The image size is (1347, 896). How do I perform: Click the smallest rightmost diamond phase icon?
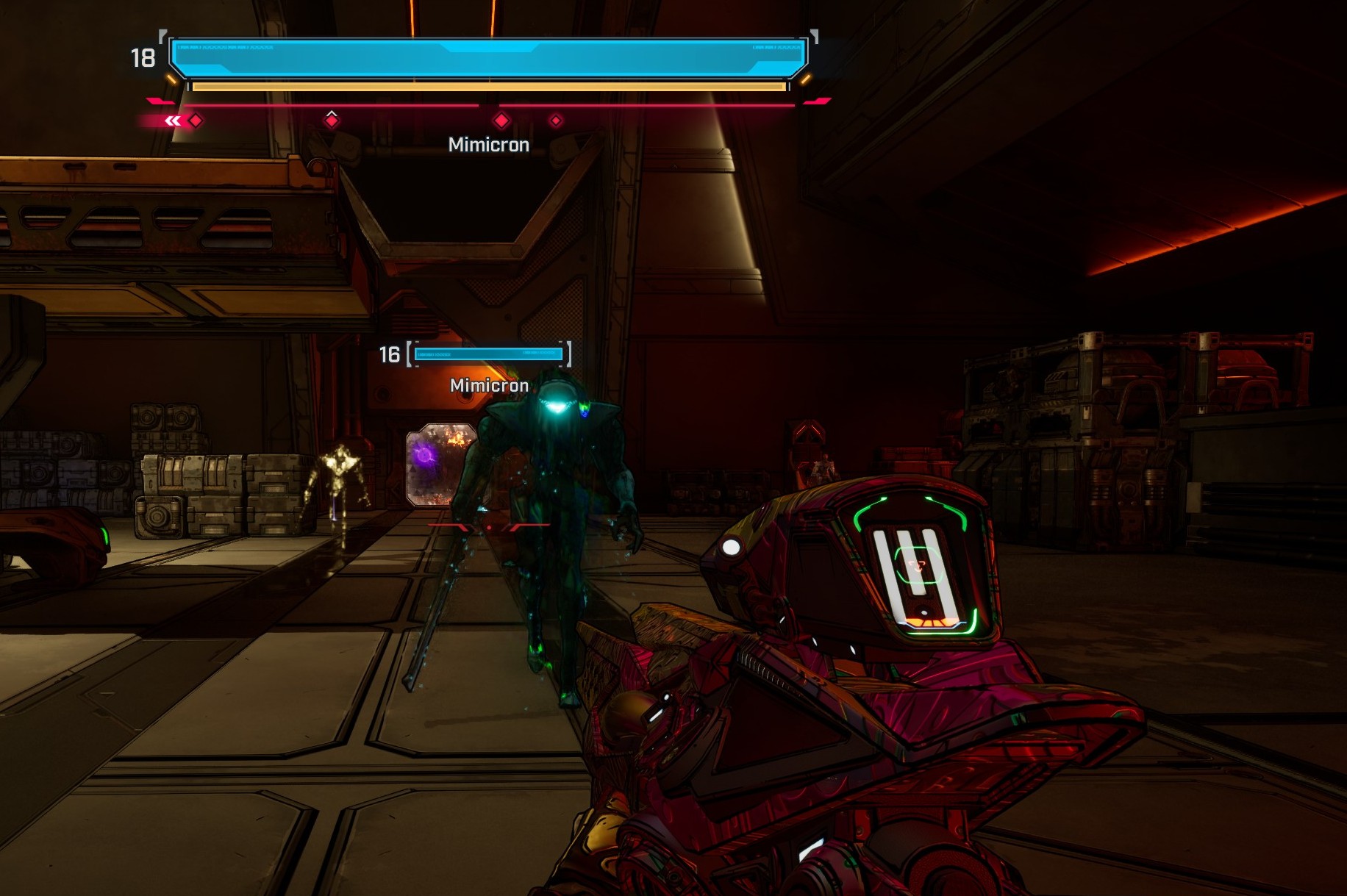pyautogui.click(x=557, y=118)
